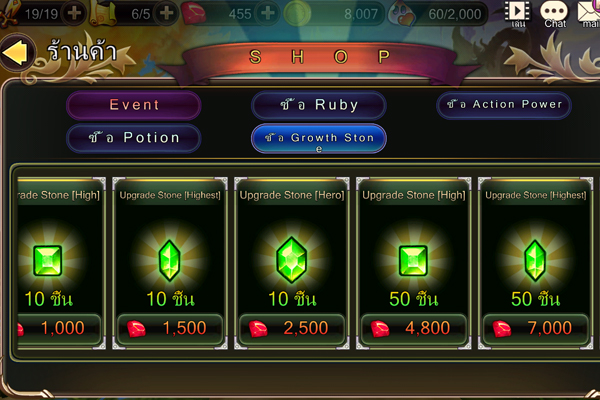Choose the Growth Stone tab
This screenshot has width=600, height=400.
[319, 139]
